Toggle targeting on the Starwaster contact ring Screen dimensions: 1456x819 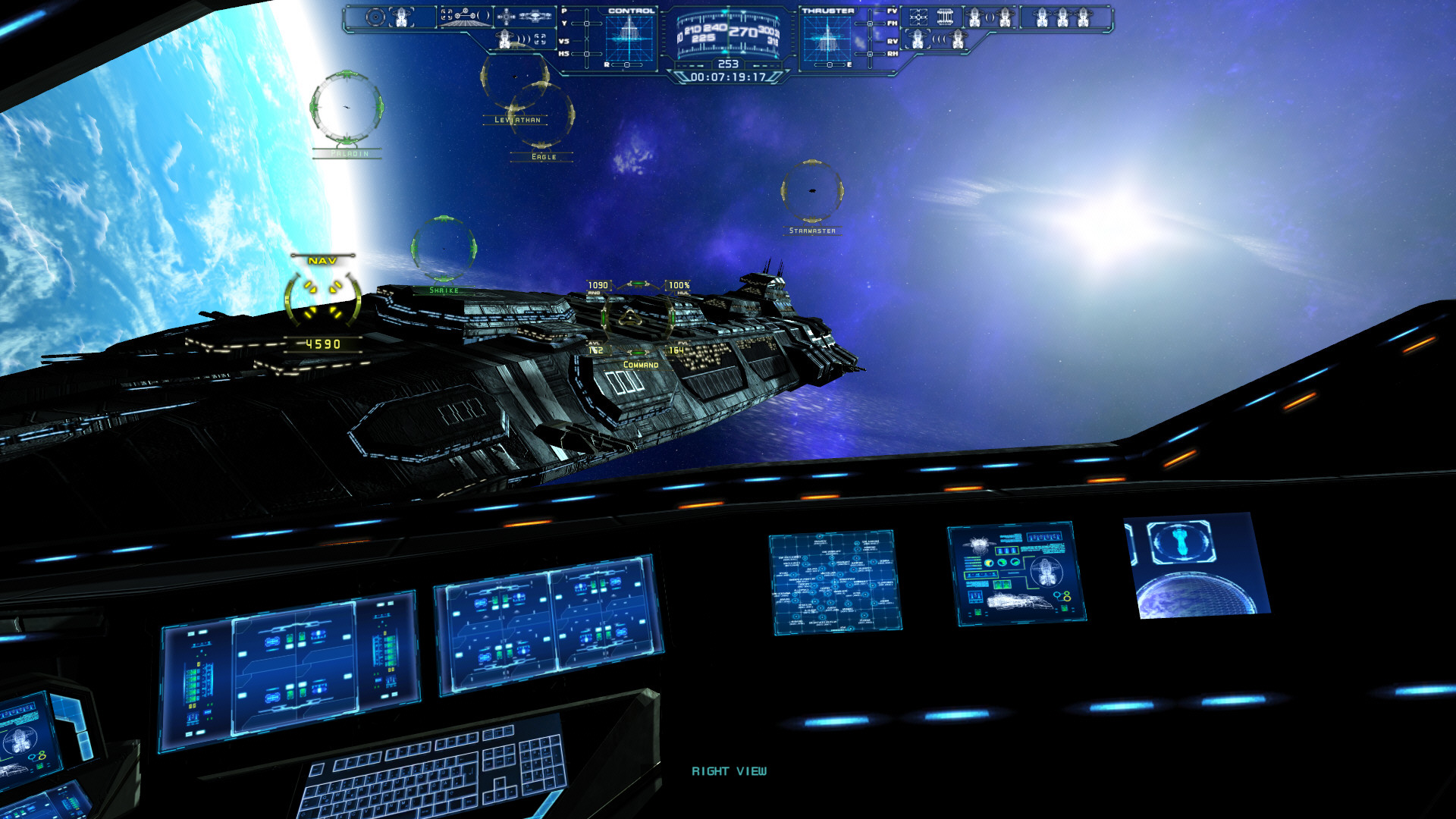pyautogui.click(x=811, y=191)
